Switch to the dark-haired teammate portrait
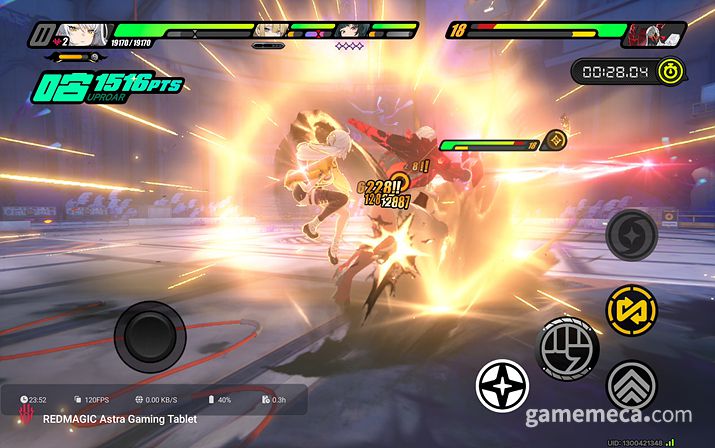The image size is (715, 448). (x=351, y=30)
